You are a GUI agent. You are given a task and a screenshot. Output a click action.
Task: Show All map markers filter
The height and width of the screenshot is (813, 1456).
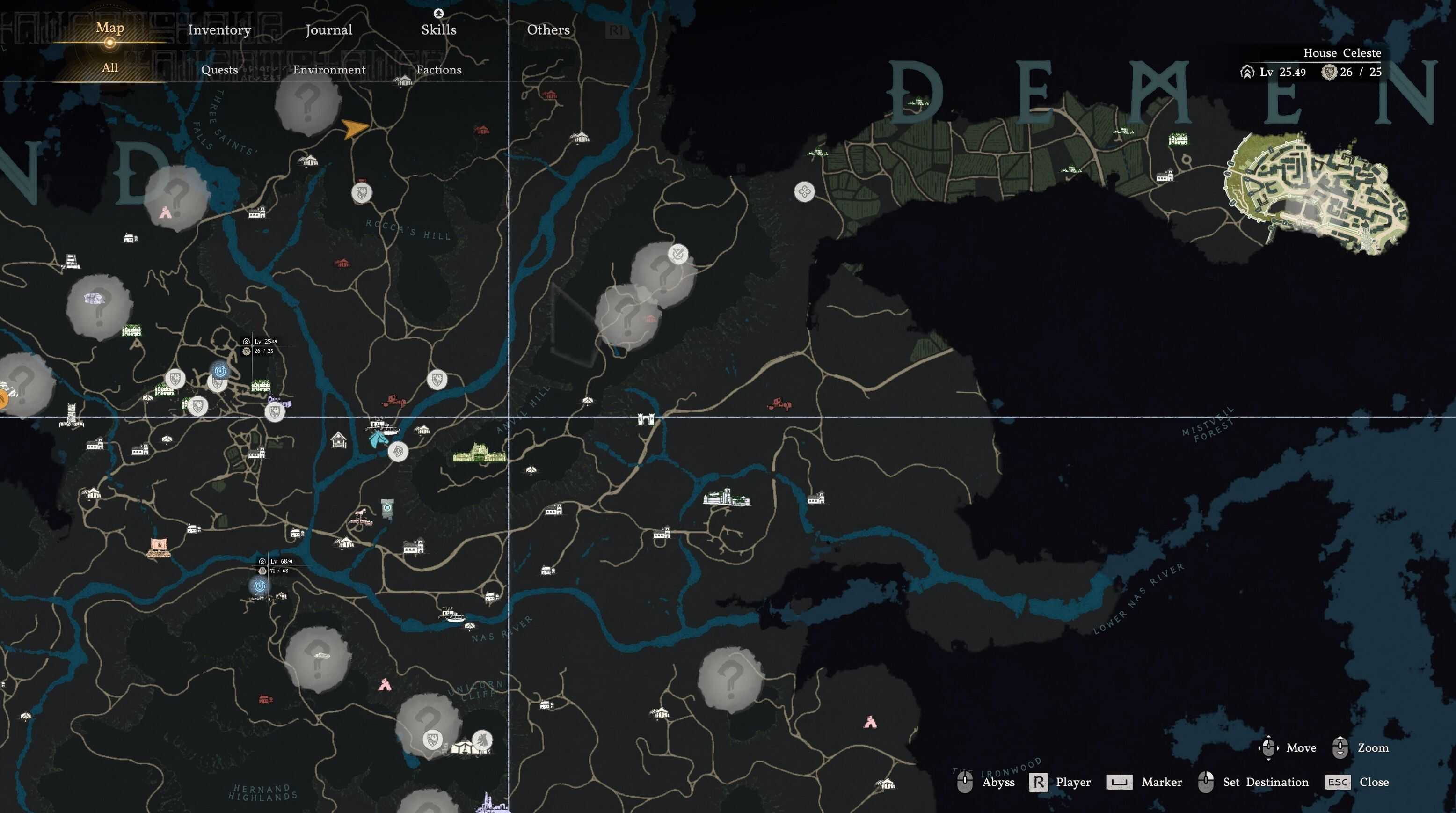click(109, 68)
